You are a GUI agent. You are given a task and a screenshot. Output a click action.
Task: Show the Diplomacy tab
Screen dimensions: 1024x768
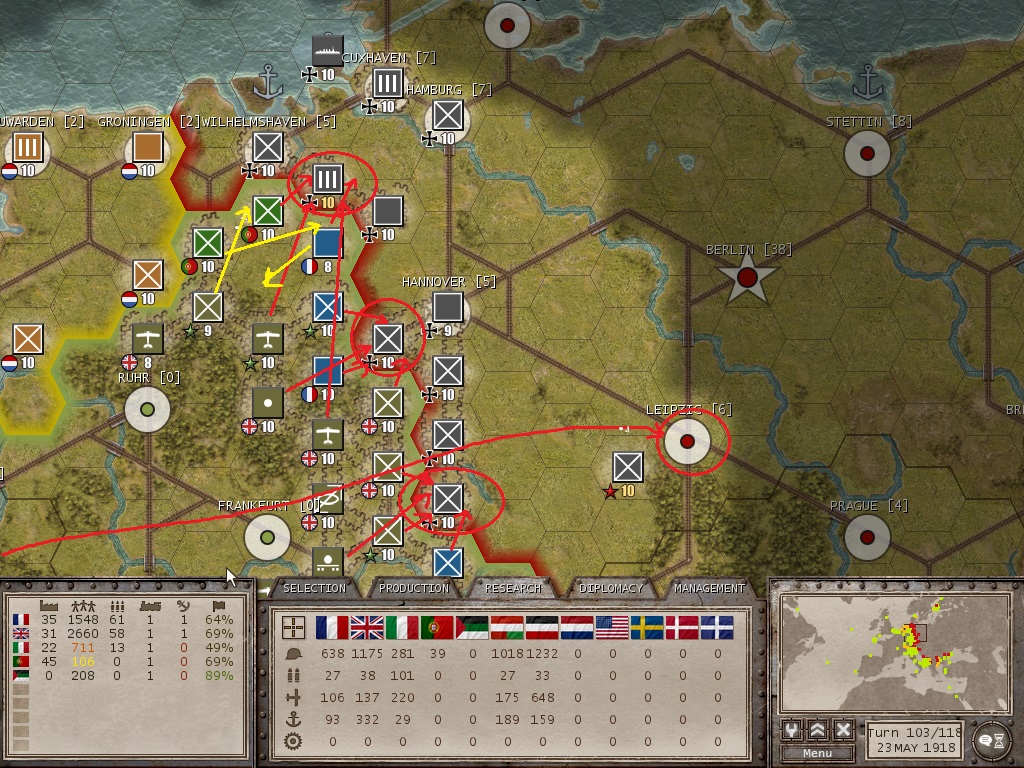click(610, 588)
